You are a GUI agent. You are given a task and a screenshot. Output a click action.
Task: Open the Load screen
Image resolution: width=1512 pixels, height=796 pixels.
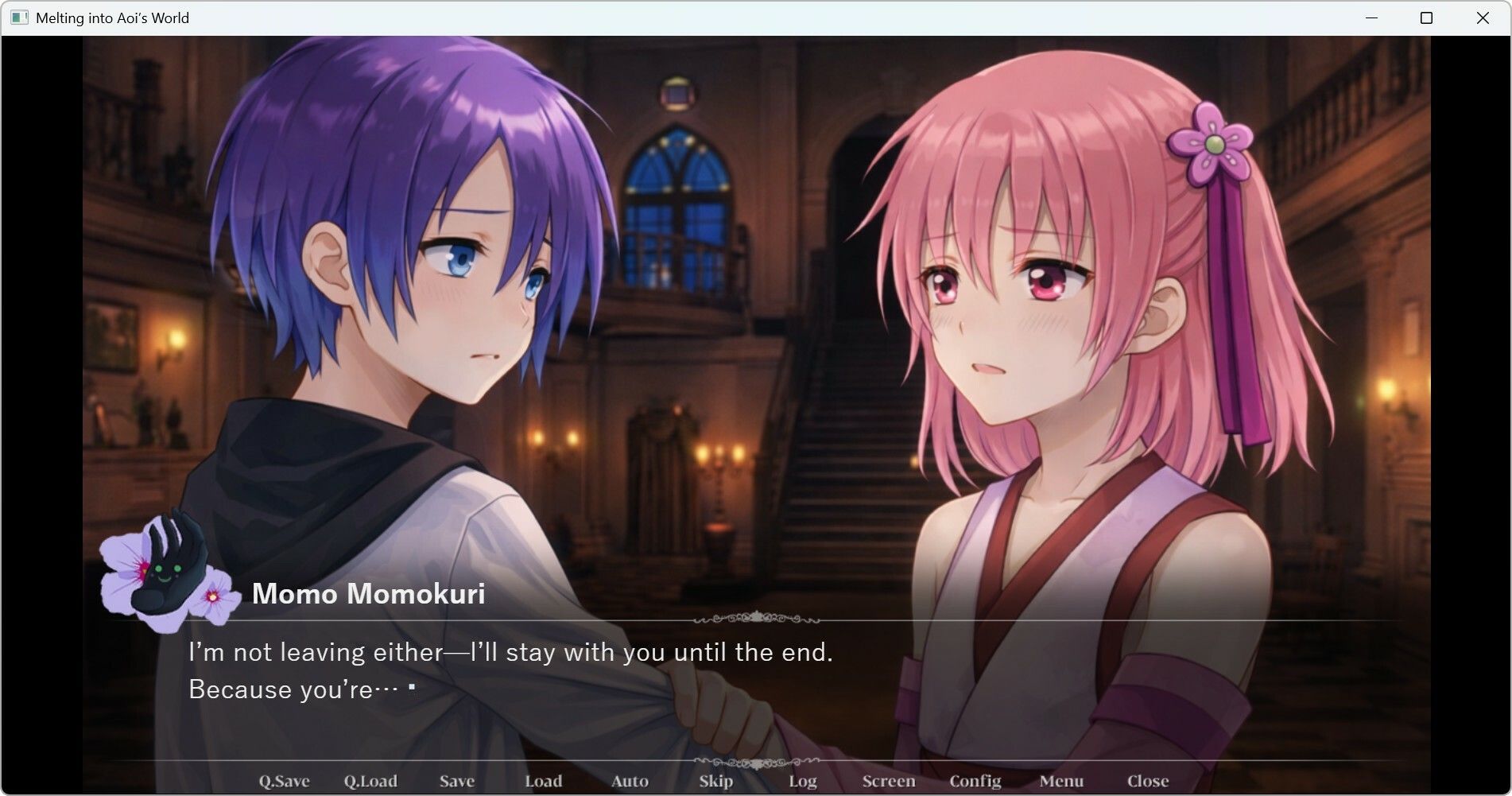tap(544, 781)
